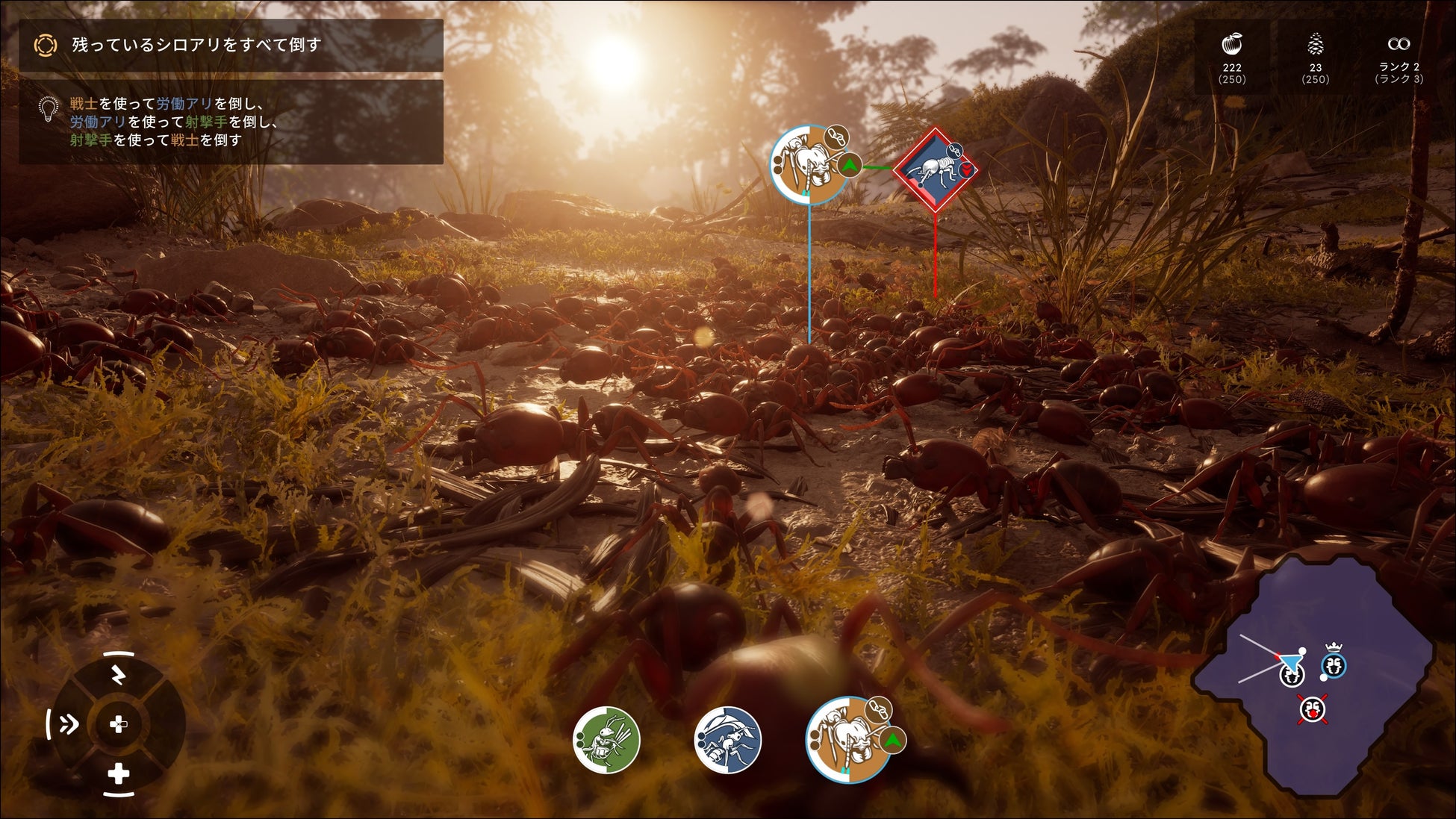Activate the bottom plus-sign healing power
Image resolution: width=1456 pixels, height=819 pixels.
click(118, 774)
